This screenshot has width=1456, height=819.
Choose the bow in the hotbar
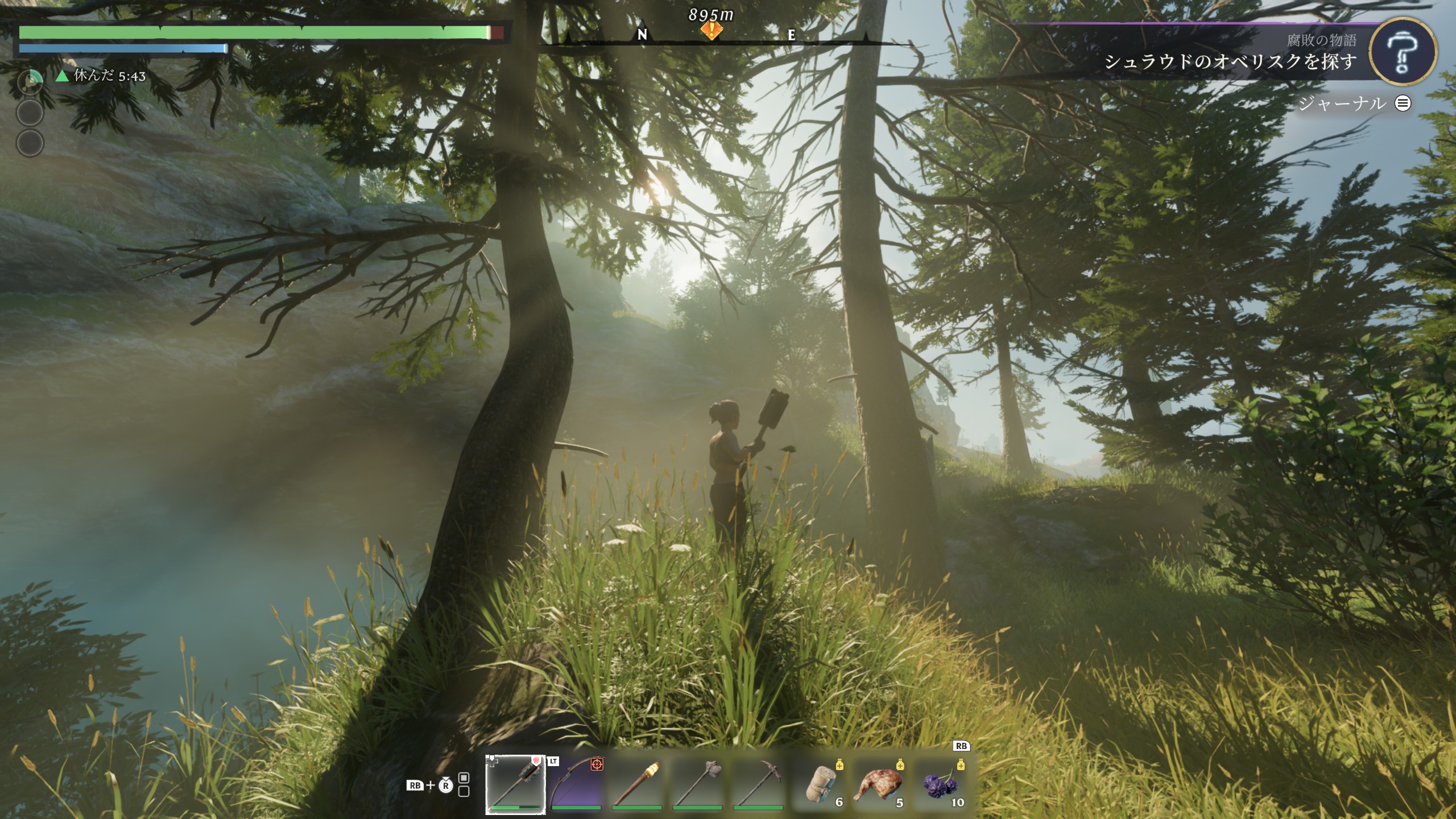tap(576, 783)
